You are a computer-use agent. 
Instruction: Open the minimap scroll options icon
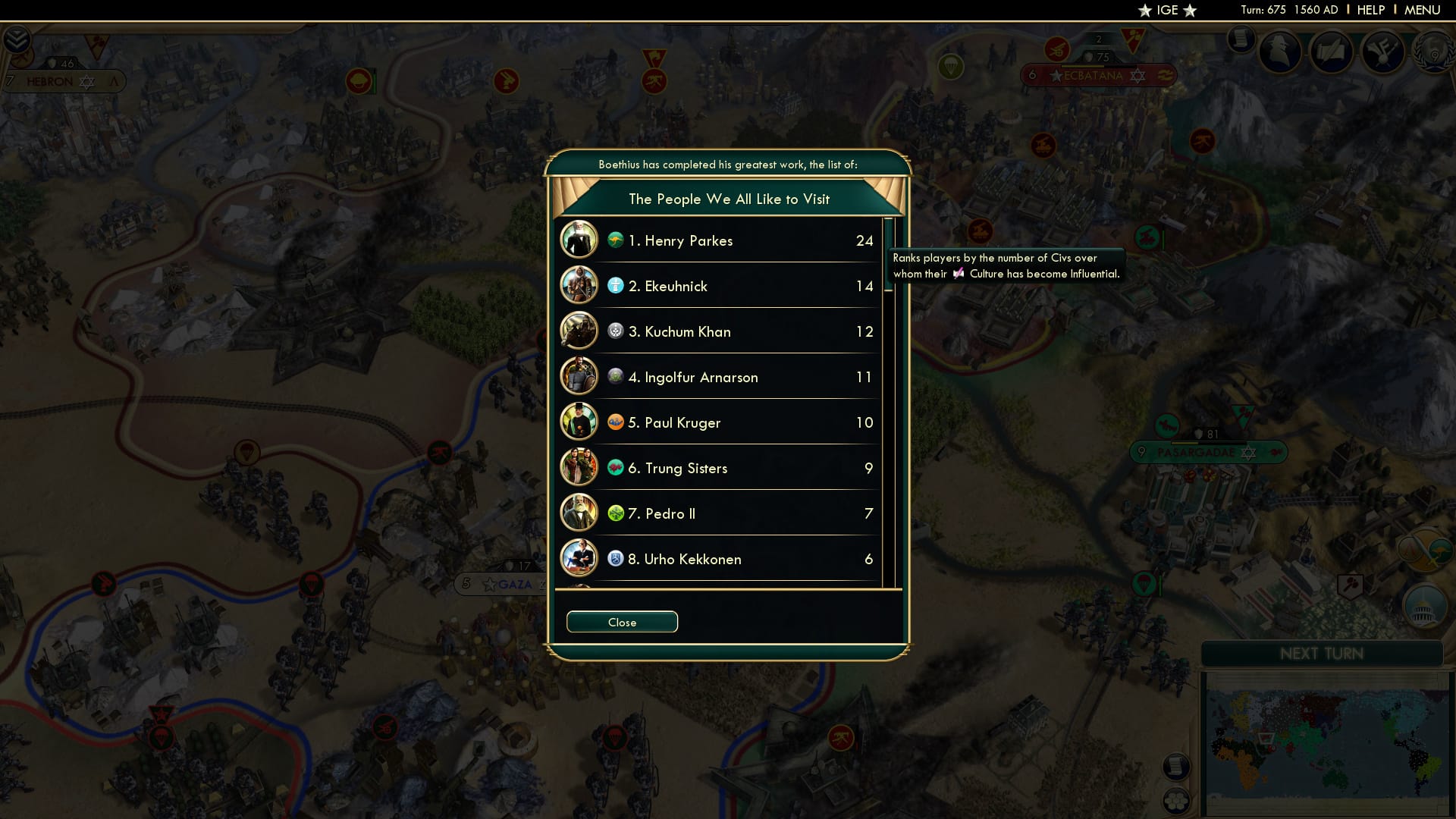pos(1177,767)
